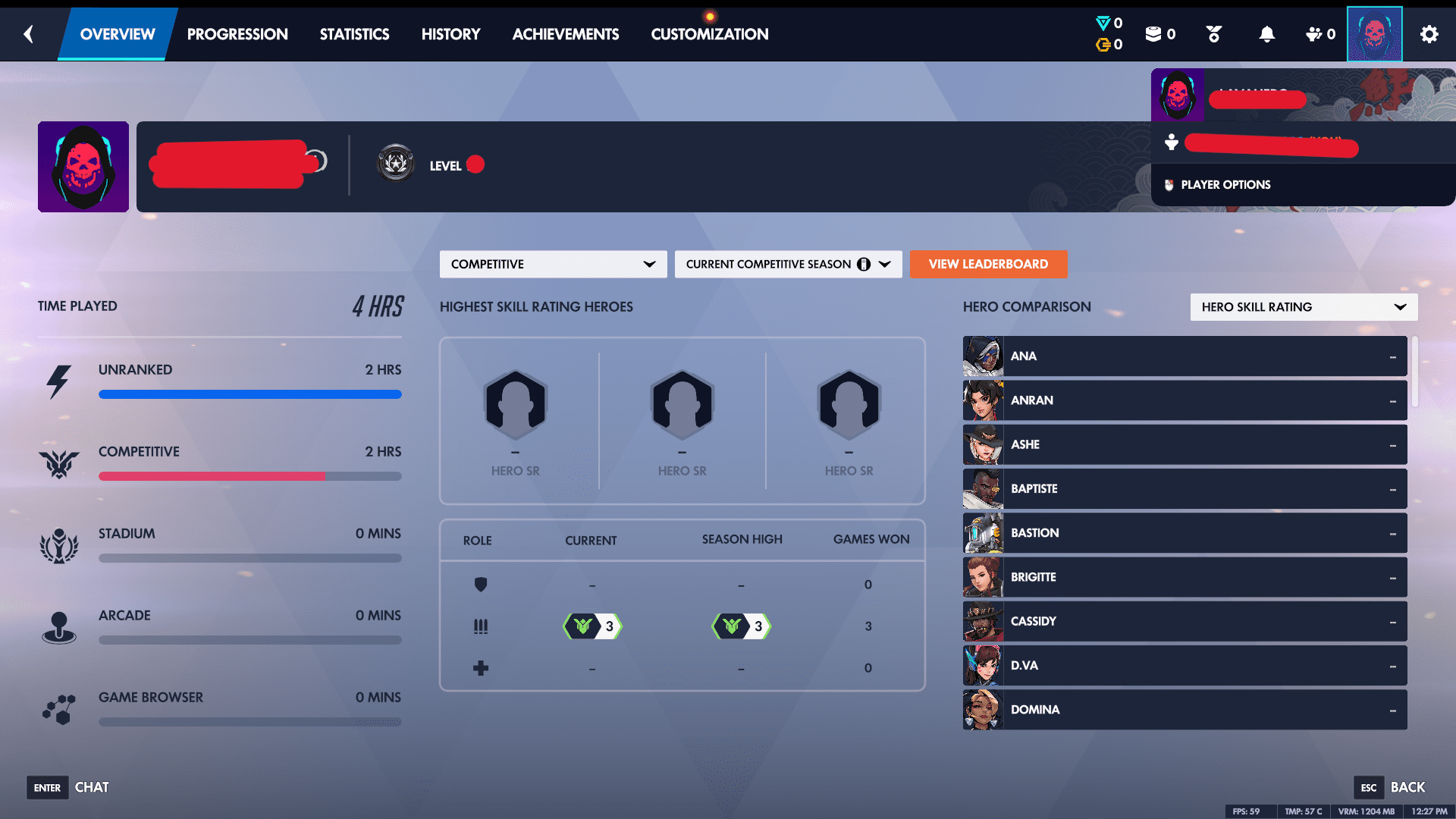Open the Achievements tab
The image size is (1456, 819).
(x=566, y=34)
